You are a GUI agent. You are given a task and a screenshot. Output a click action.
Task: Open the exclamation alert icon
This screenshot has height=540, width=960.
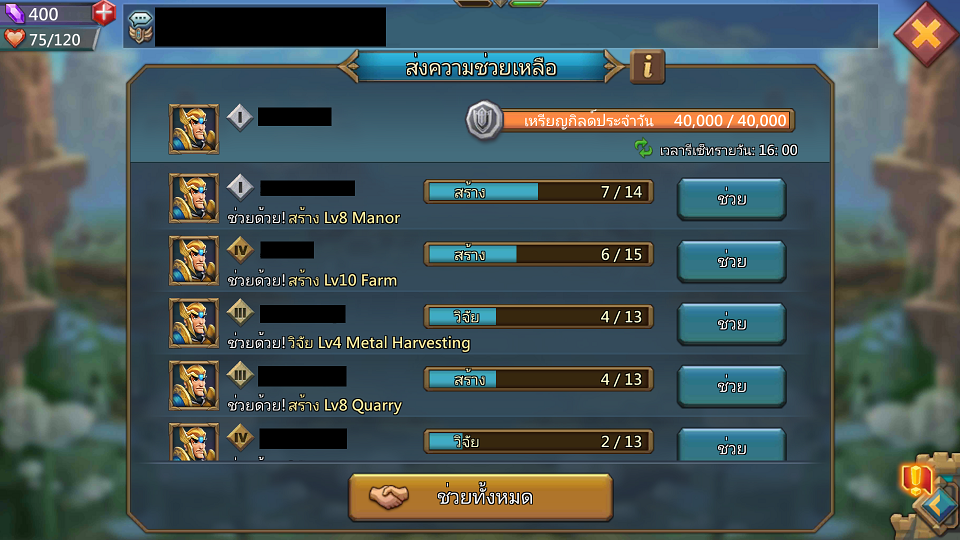point(914,480)
